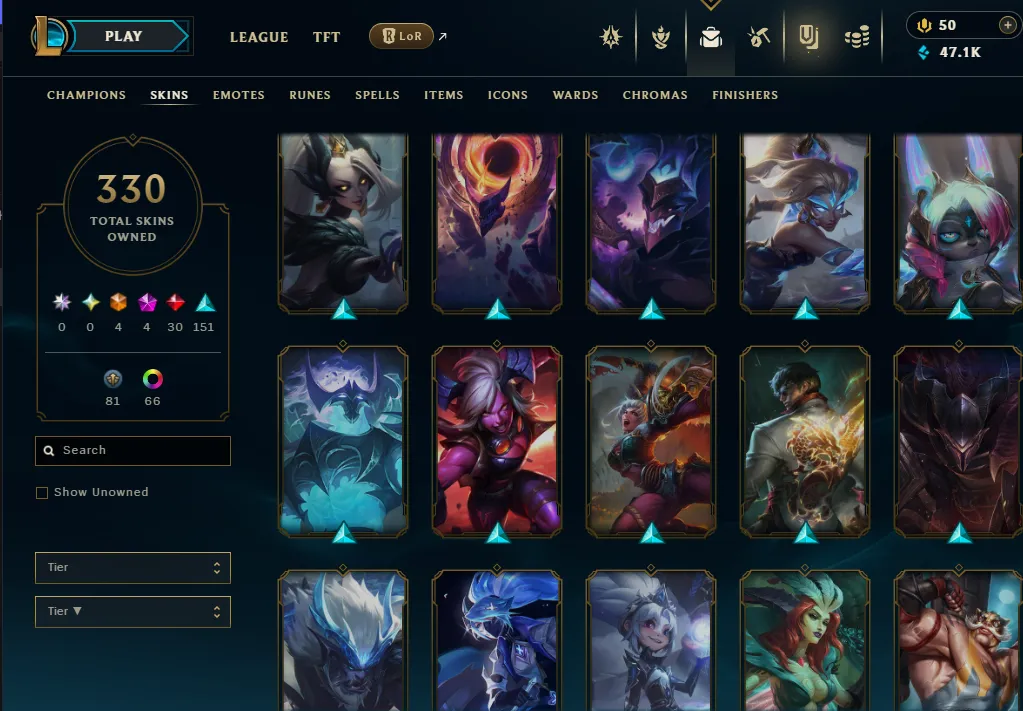
Task: Open the LEAGUE section
Action: pyautogui.click(x=259, y=37)
